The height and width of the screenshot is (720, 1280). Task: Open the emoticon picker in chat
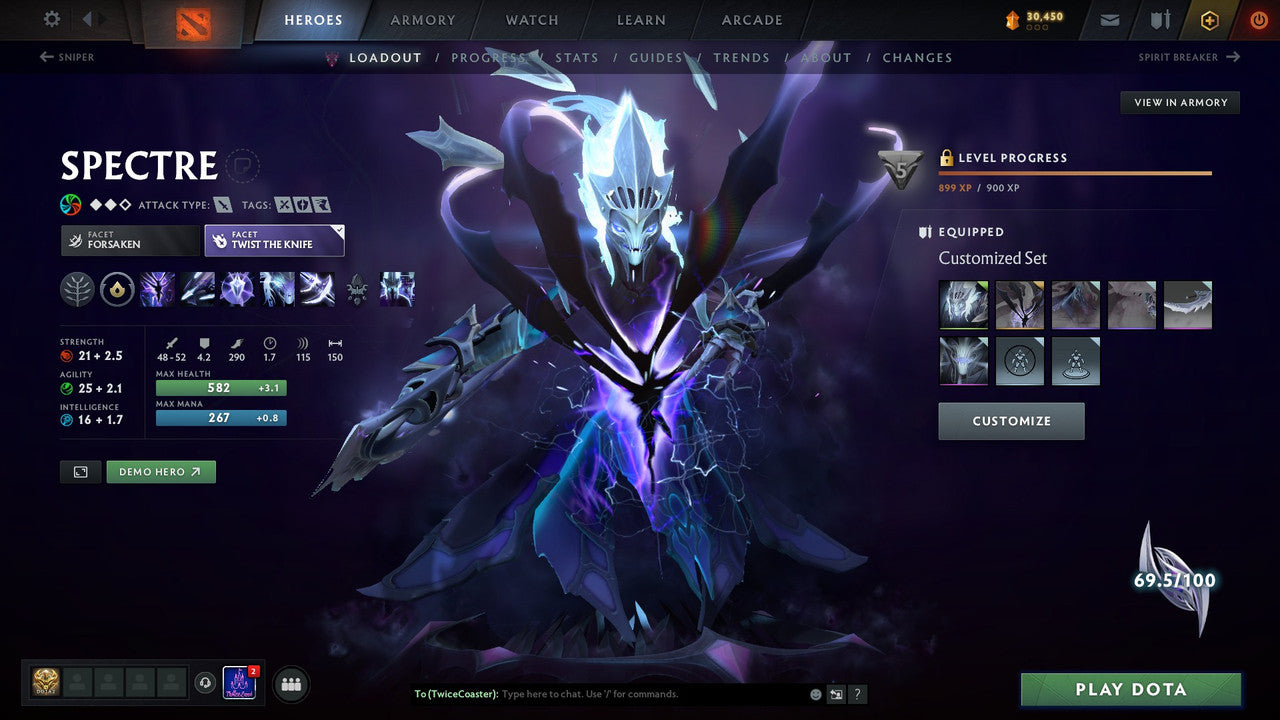tap(815, 693)
